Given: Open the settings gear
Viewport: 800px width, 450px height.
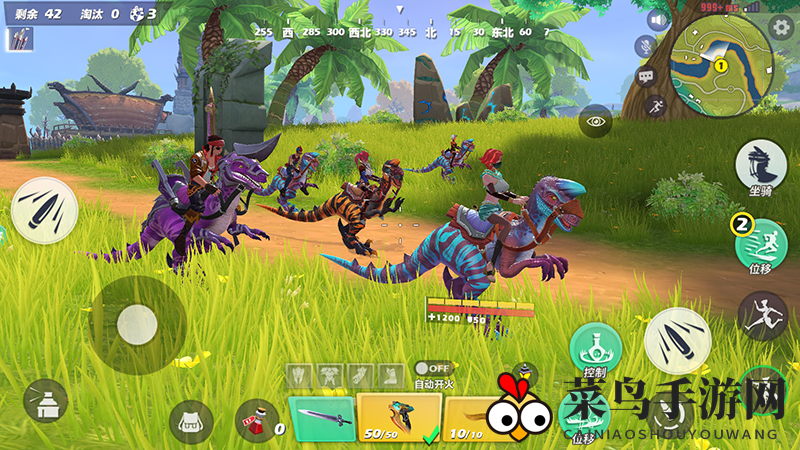Looking at the screenshot, I should [x=782, y=27].
